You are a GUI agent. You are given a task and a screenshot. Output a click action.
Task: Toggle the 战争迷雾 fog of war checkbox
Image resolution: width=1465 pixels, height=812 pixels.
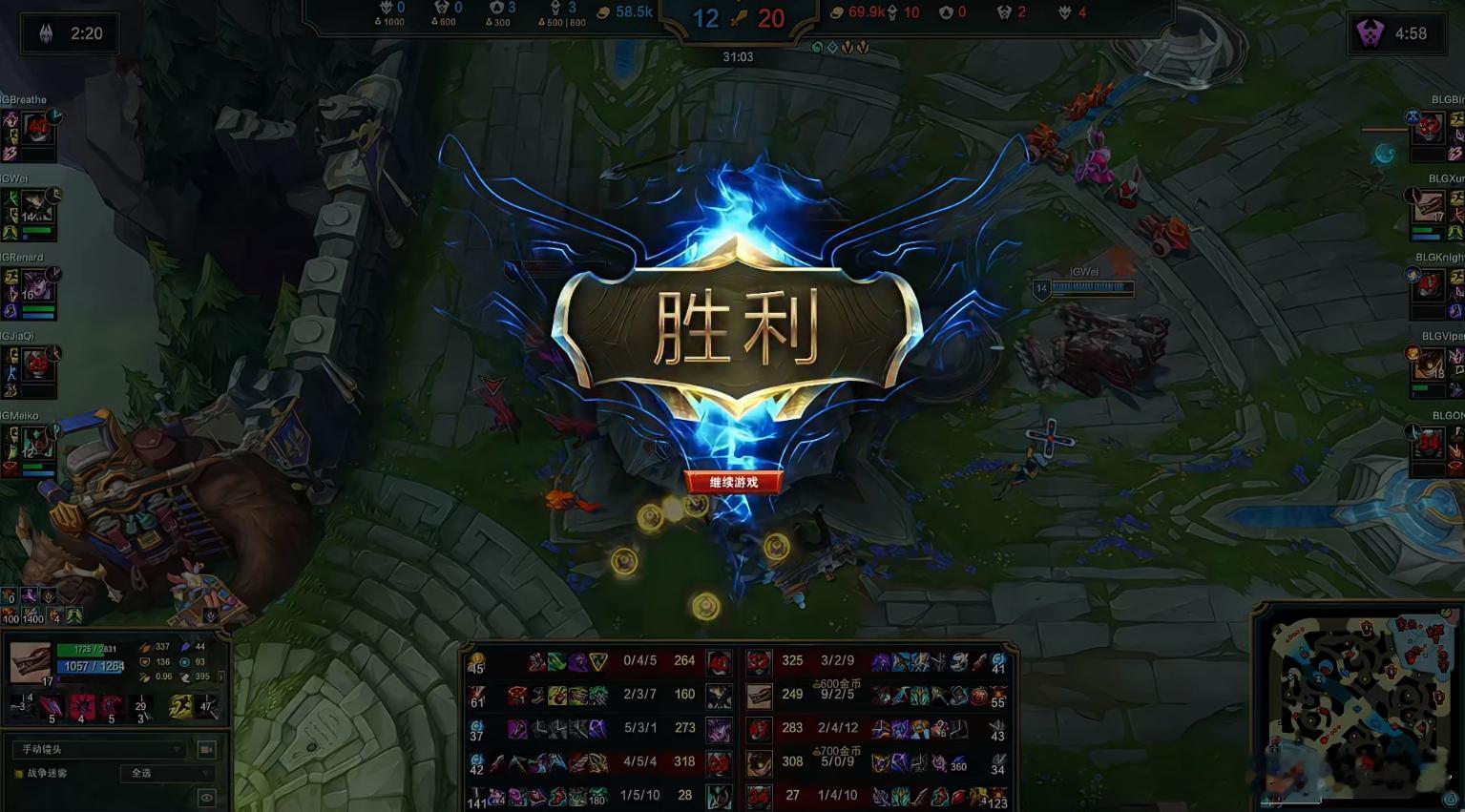click(18, 773)
